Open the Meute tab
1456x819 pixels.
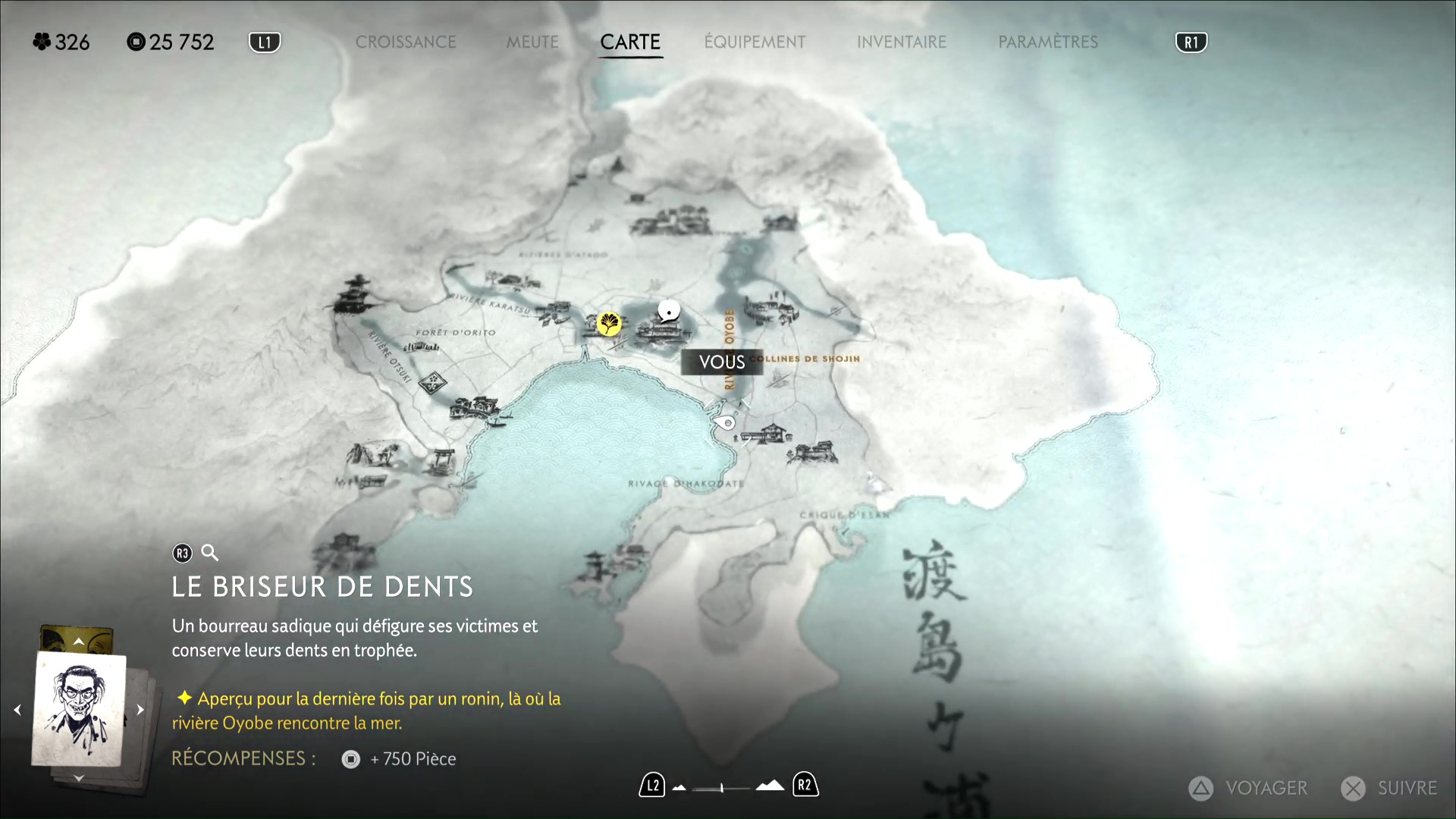pos(532,42)
